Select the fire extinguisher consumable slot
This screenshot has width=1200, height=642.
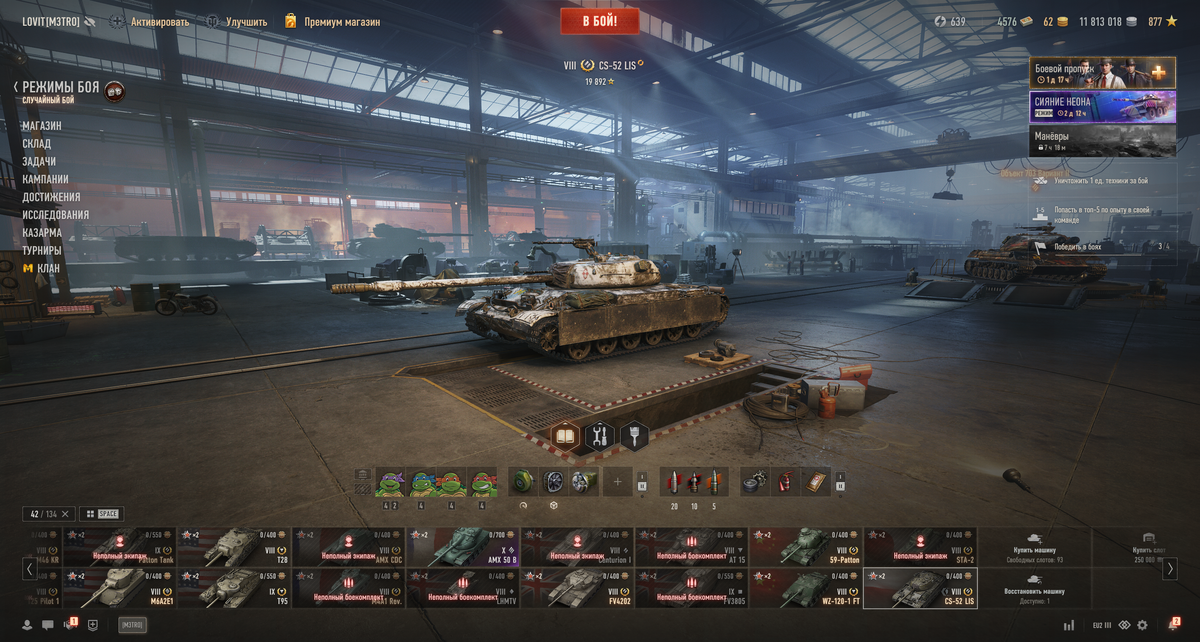click(786, 482)
